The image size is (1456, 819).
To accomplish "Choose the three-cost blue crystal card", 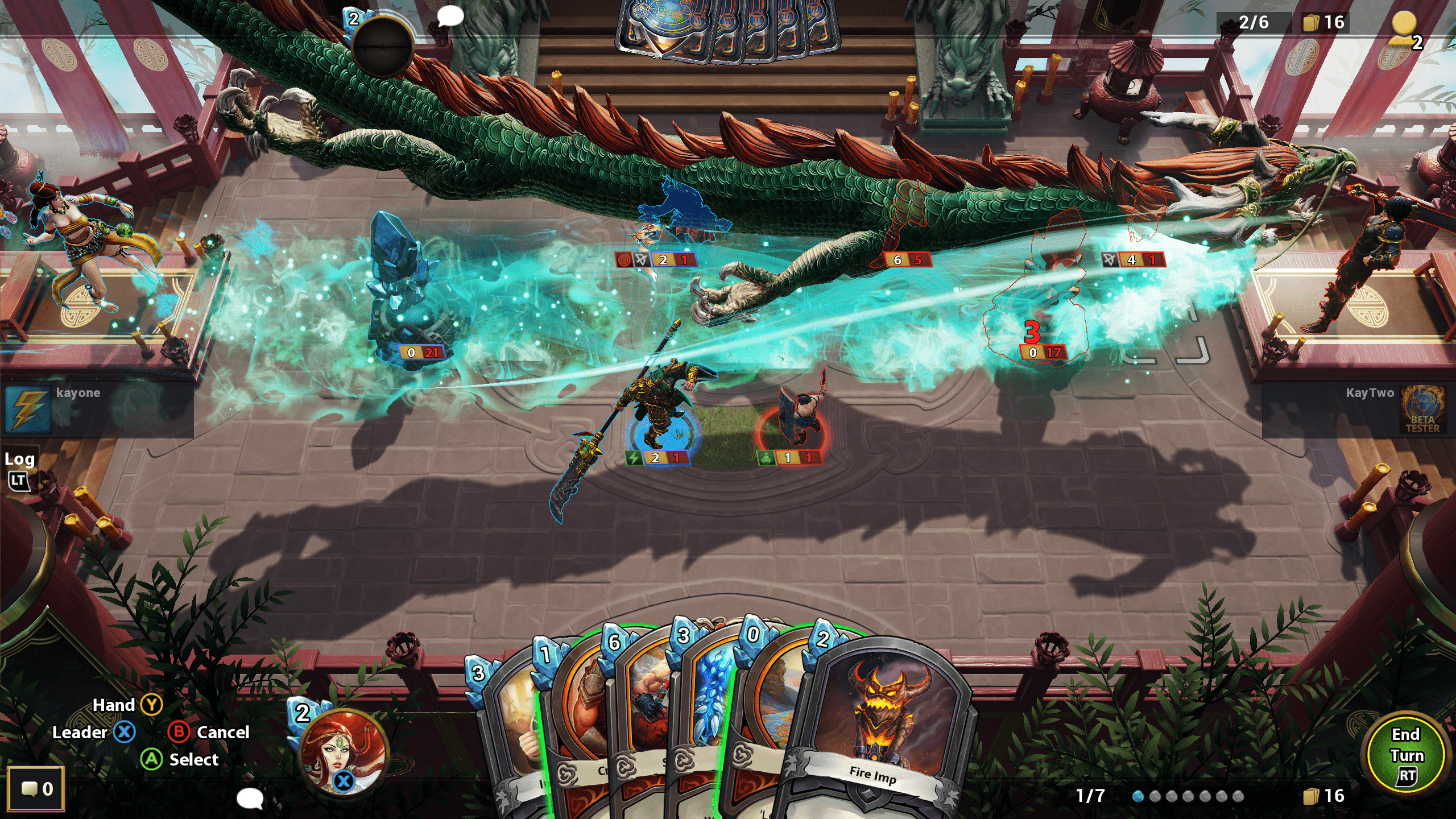I will click(x=708, y=700).
